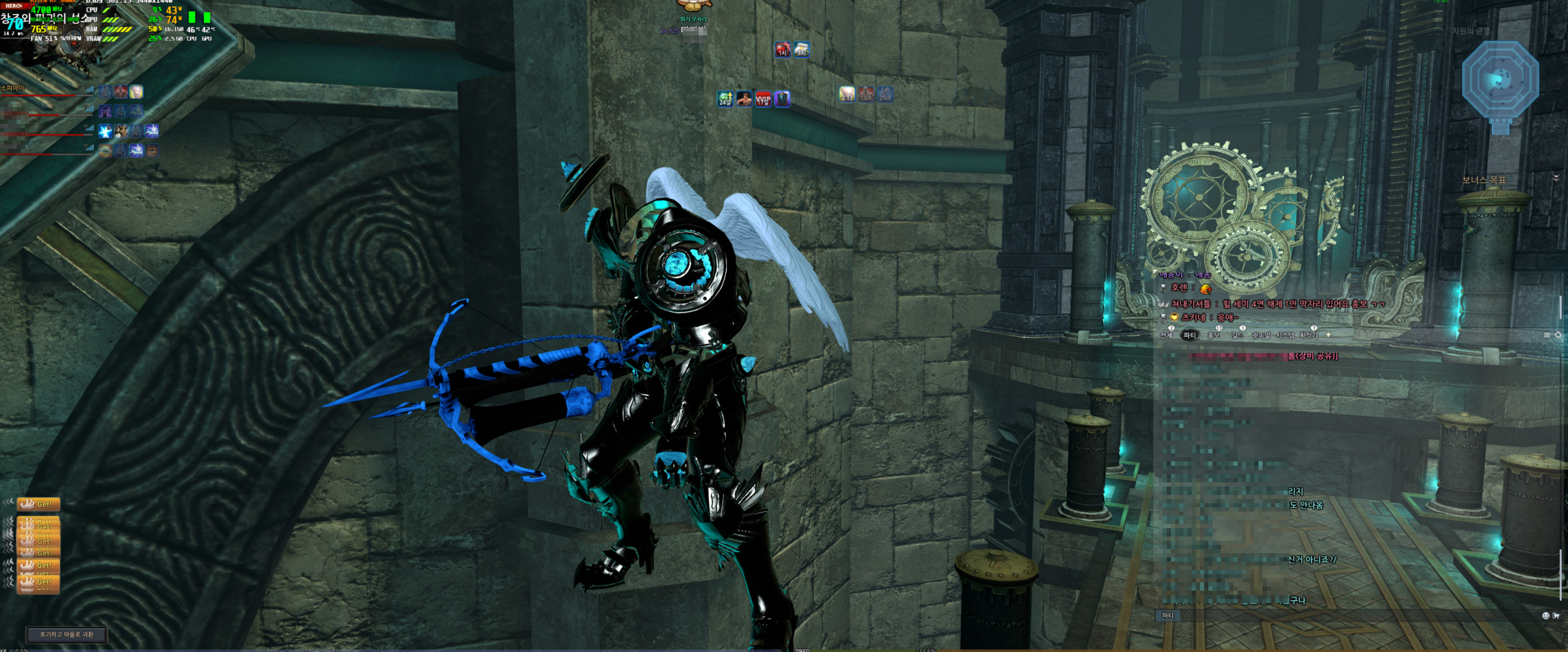The image size is (1568, 652).
Task: Click the red devil gift buff icon
Action: click(783, 49)
